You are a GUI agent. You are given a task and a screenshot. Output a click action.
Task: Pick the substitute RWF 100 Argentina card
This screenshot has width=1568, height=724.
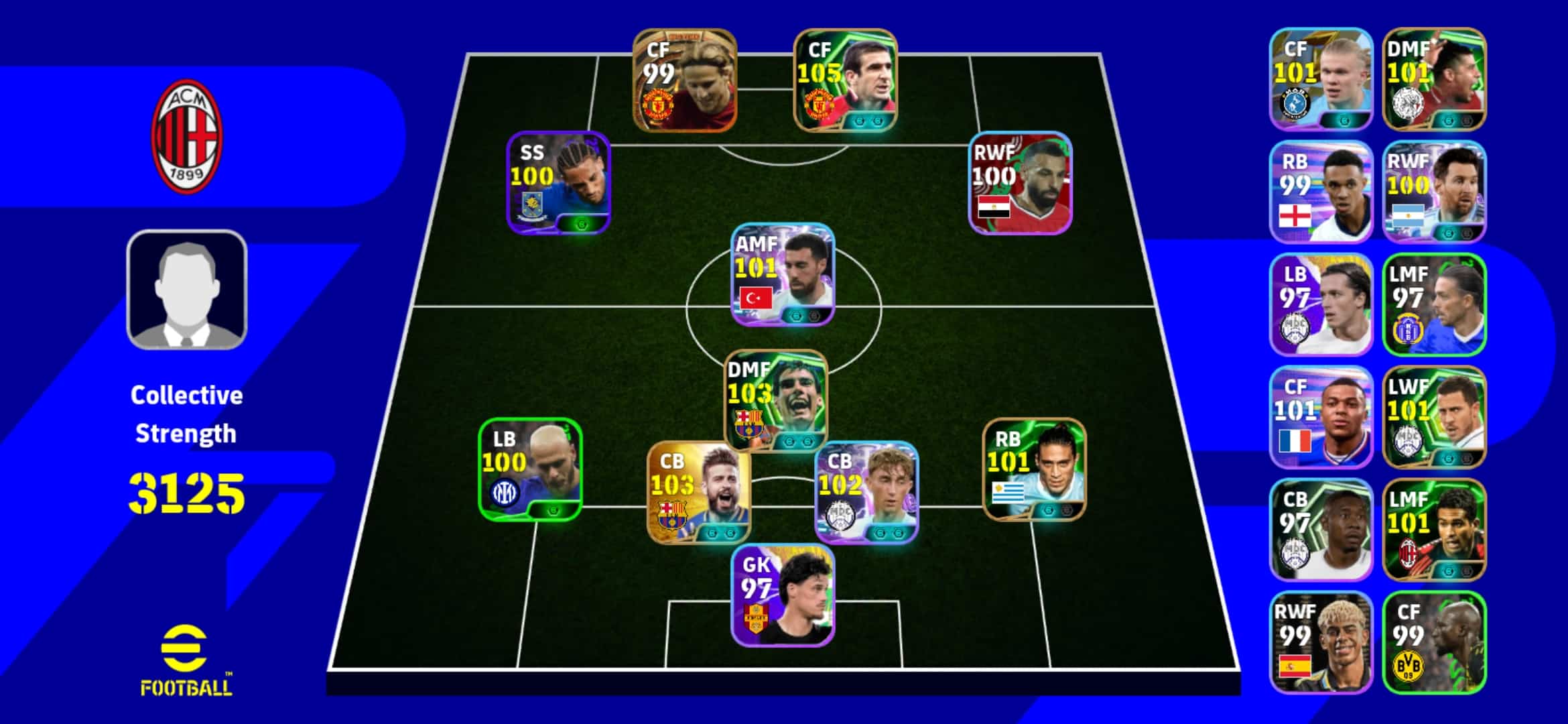coord(1434,192)
